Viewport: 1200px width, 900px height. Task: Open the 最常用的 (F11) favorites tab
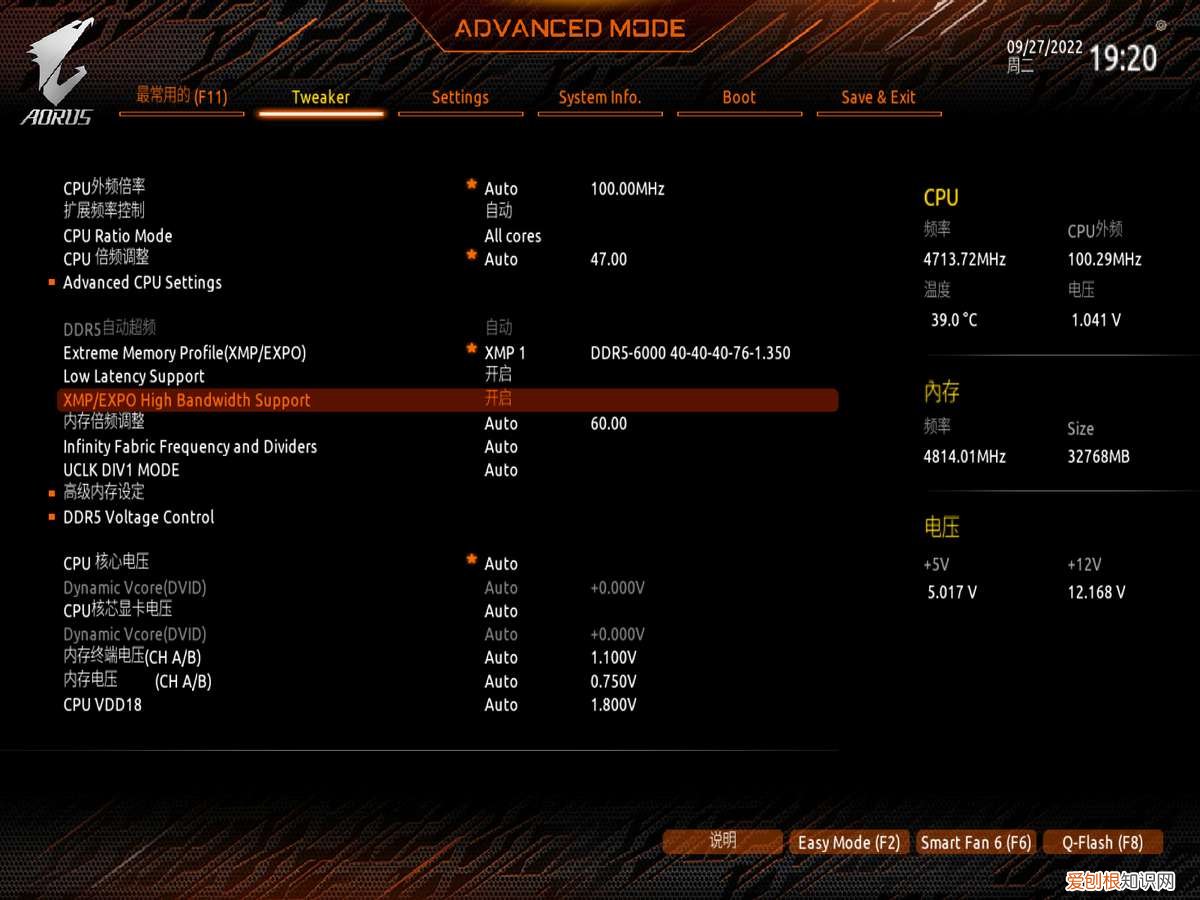[181, 97]
